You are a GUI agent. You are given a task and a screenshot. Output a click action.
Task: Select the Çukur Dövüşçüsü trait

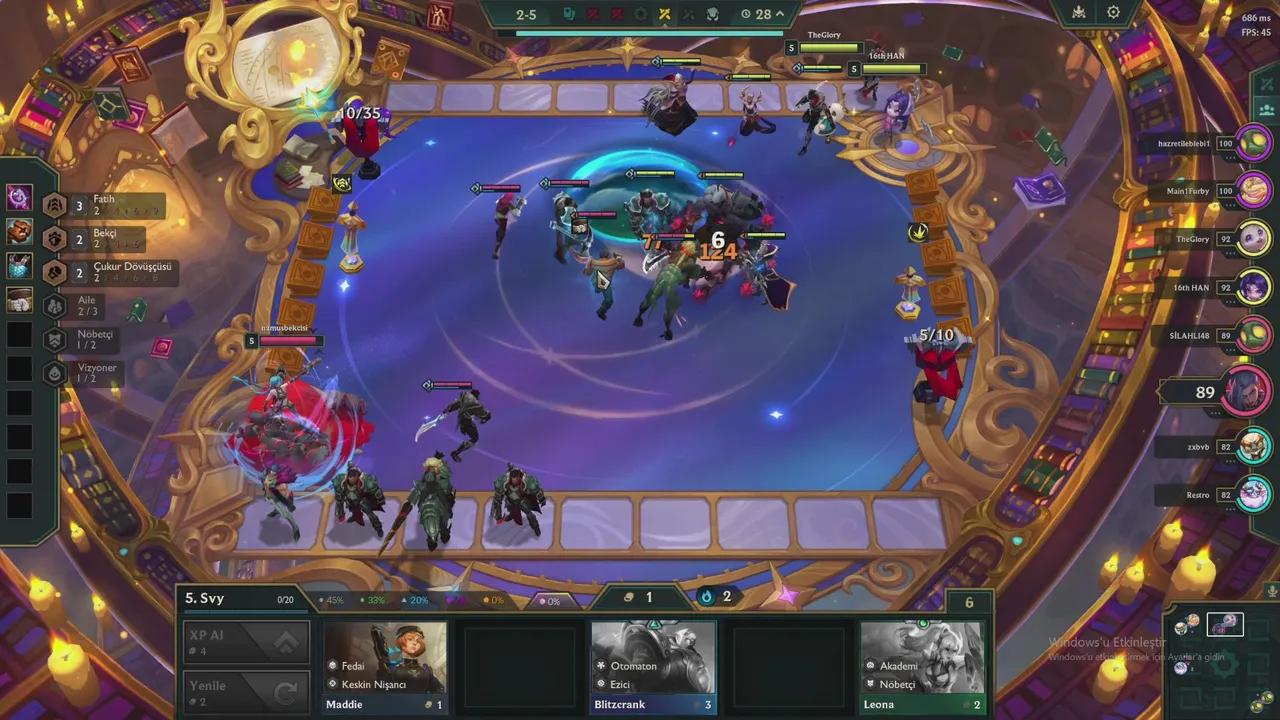(115, 272)
